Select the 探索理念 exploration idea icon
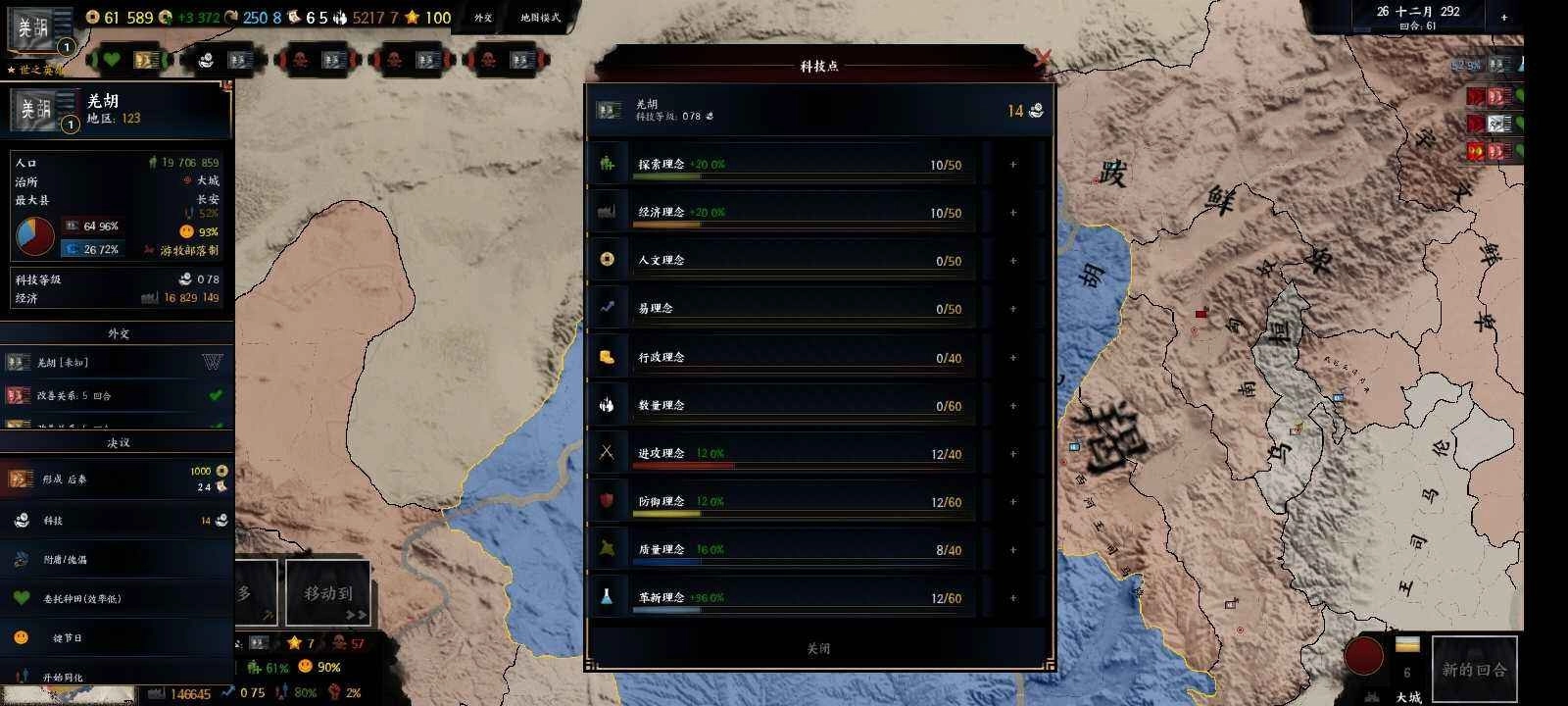The width and height of the screenshot is (1568, 706). pyautogui.click(x=608, y=163)
